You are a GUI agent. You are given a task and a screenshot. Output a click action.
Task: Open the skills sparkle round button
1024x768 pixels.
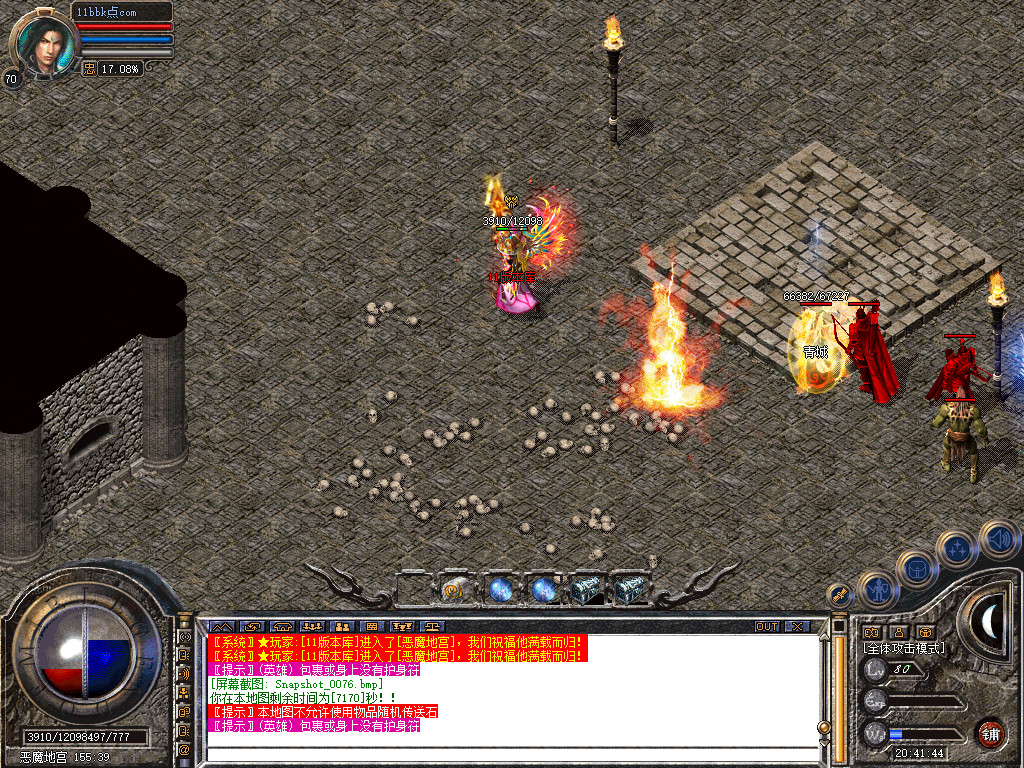[x=958, y=549]
